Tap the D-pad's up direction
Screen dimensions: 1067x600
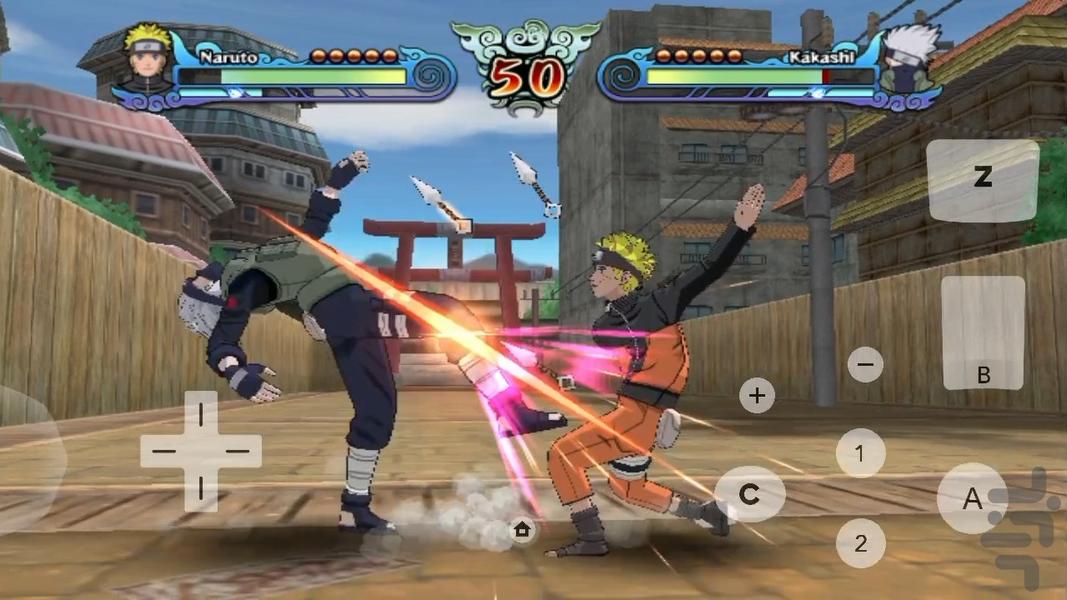[x=201, y=412]
